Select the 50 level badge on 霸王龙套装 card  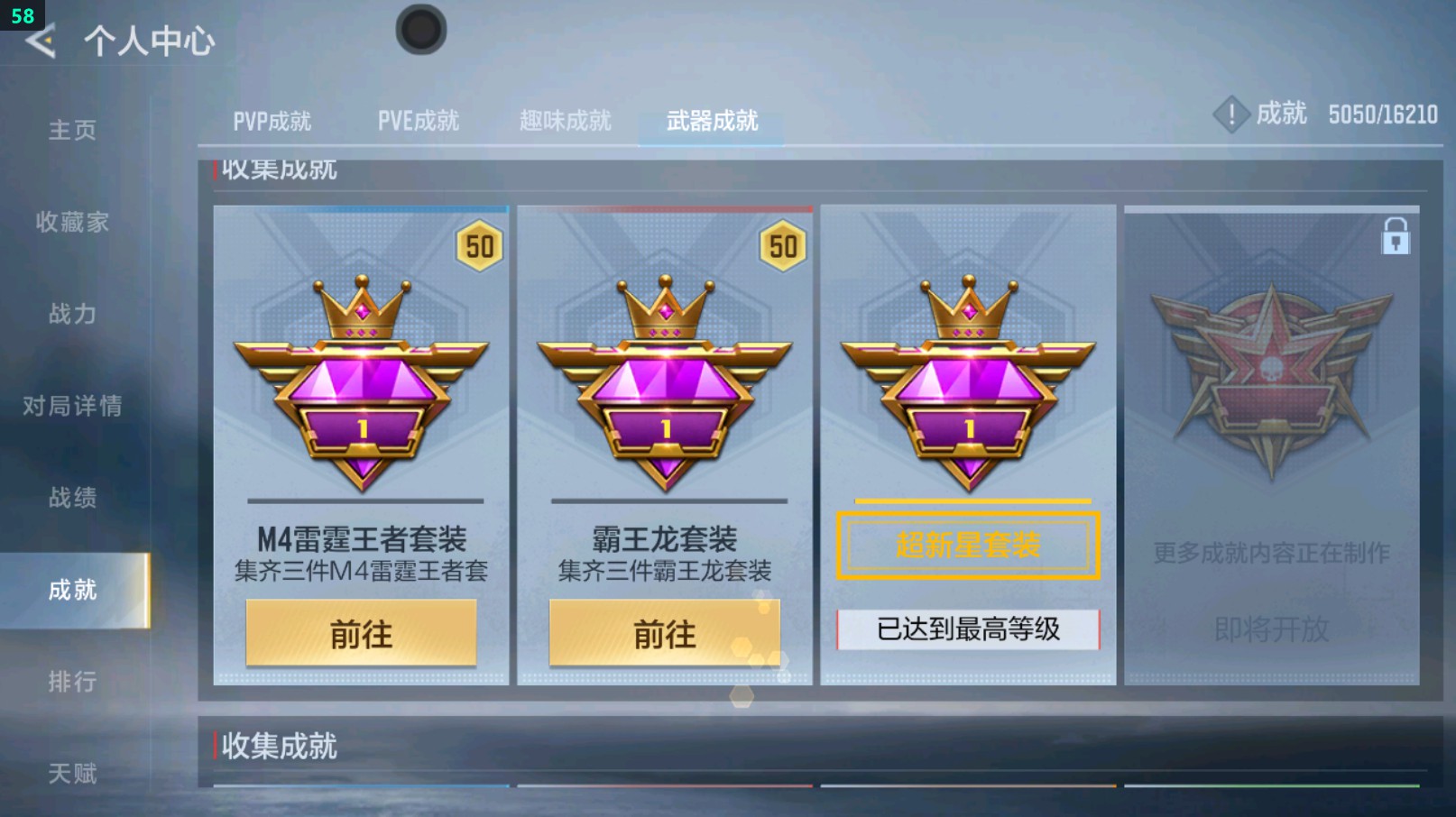(784, 247)
